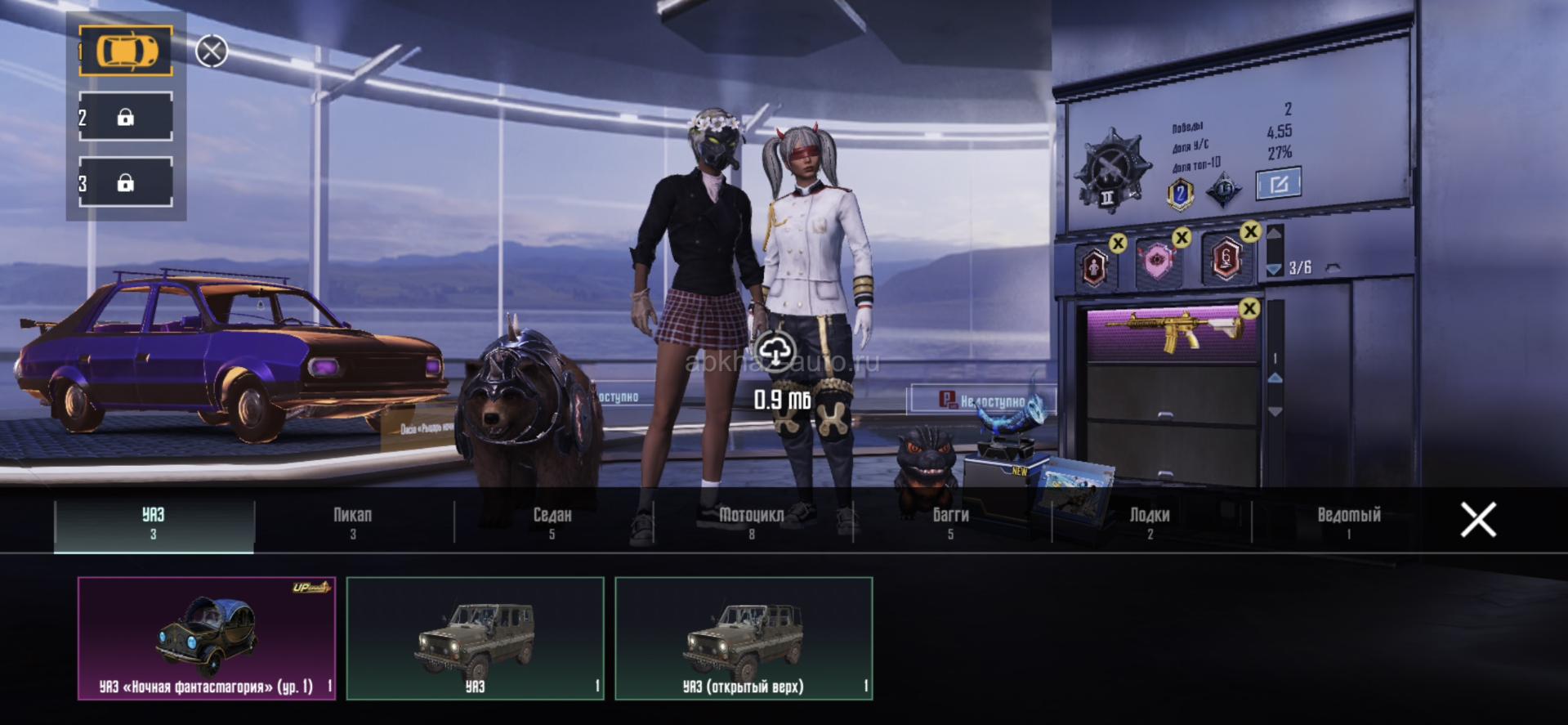Select the УАЗ category tab
Image resolution: width=1568 pixels, height=725 pixels.
[x=154, y=522]
